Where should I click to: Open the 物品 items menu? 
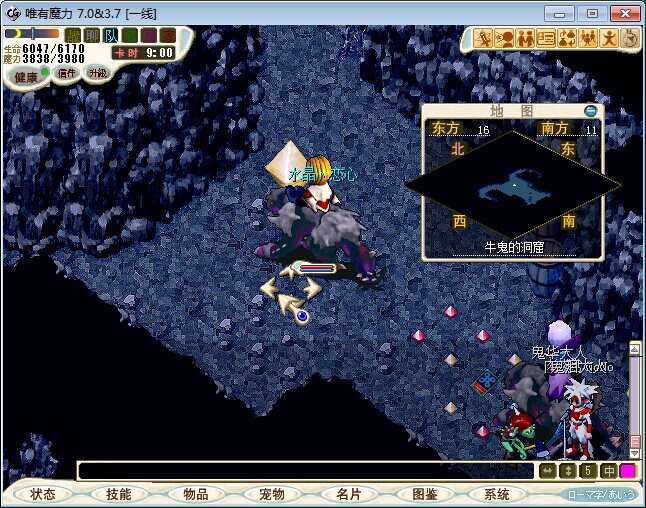pyautogui.click(x=195, y=494)
